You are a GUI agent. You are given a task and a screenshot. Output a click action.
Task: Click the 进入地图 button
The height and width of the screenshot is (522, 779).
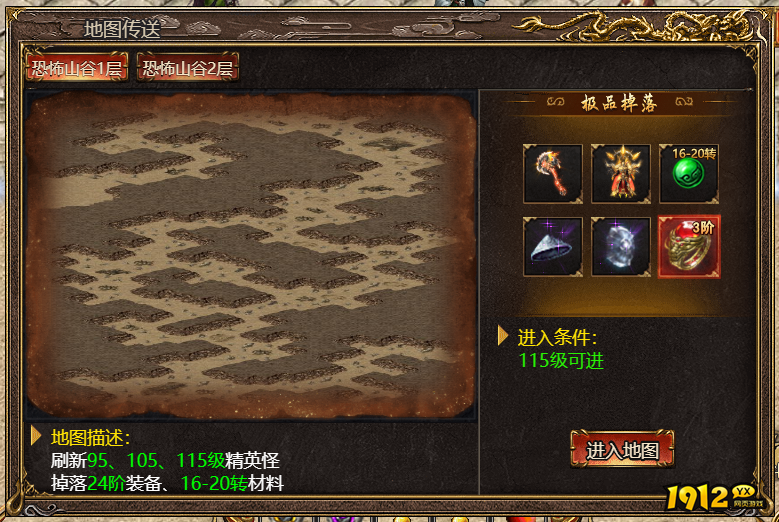pos(622,450)
